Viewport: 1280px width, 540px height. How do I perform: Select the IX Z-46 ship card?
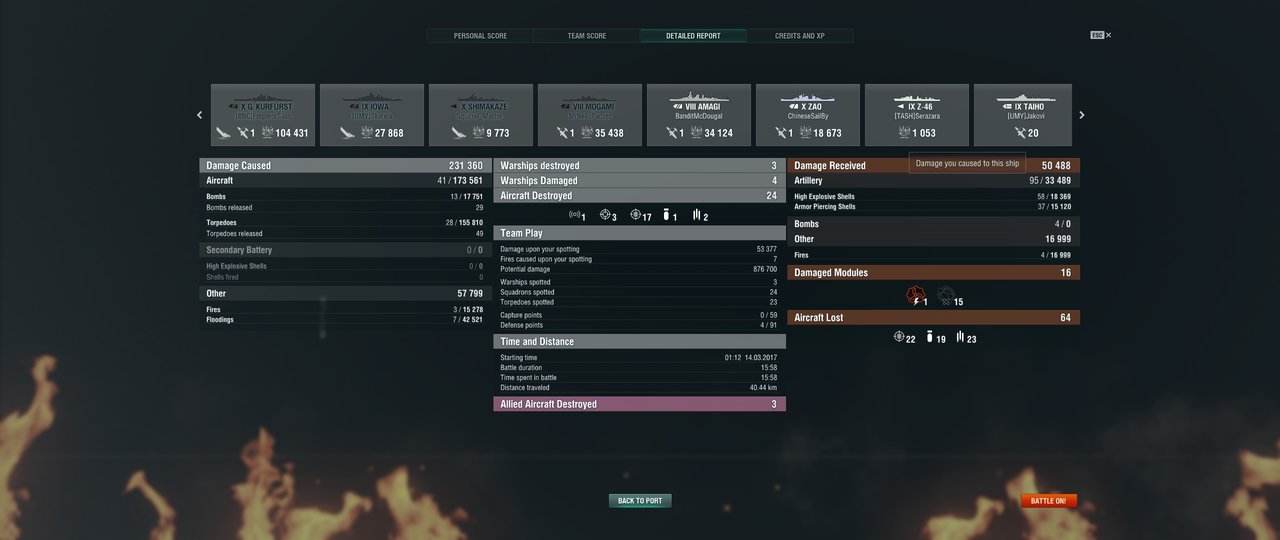917,115
